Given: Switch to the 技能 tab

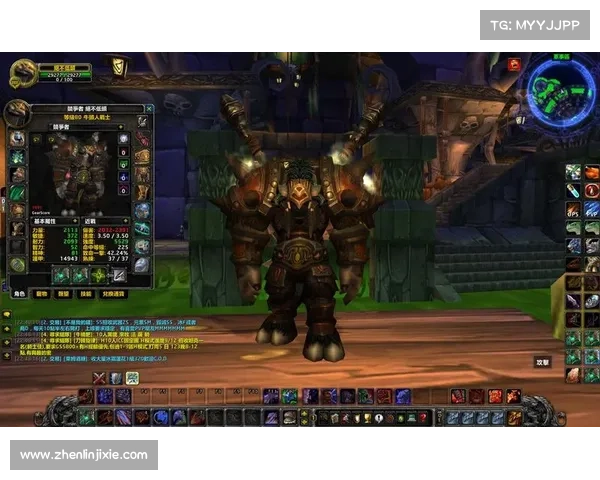Looking at the screenshot, I should (x=87, y=294).
